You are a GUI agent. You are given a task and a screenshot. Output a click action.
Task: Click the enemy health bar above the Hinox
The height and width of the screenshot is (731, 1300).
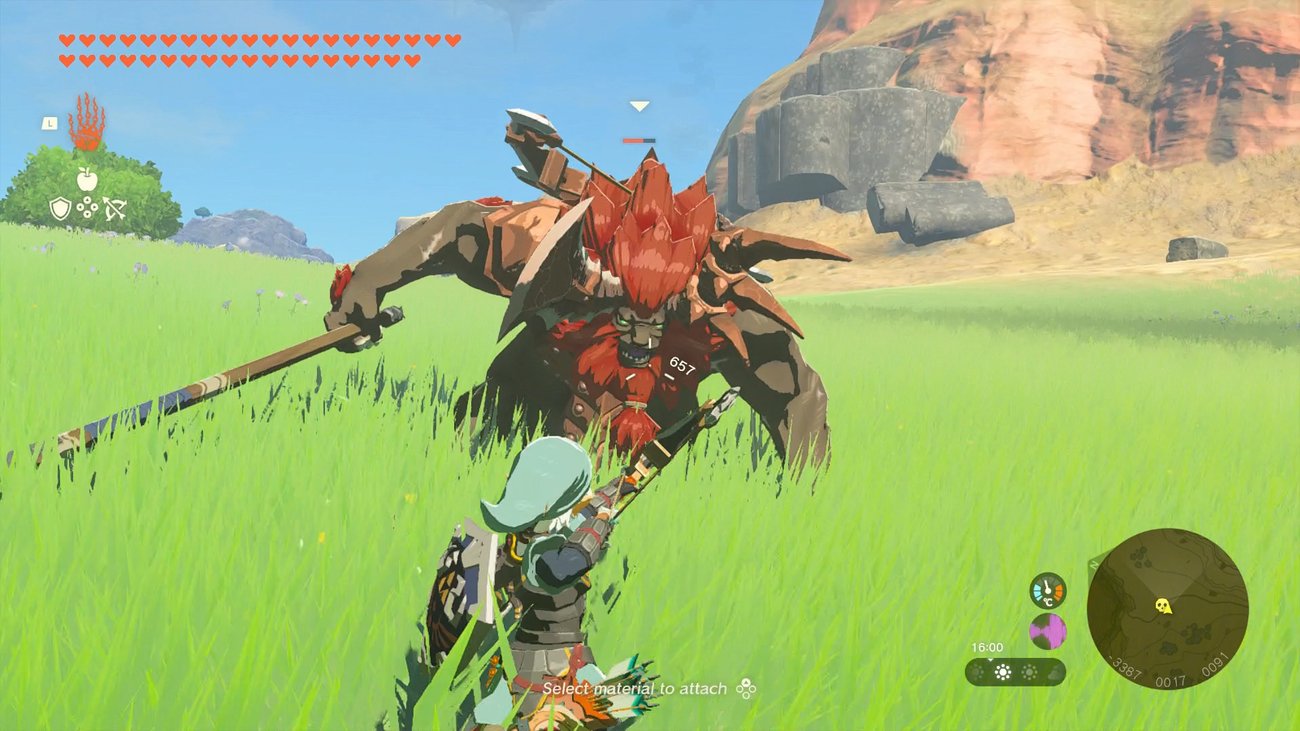point(640,141)
